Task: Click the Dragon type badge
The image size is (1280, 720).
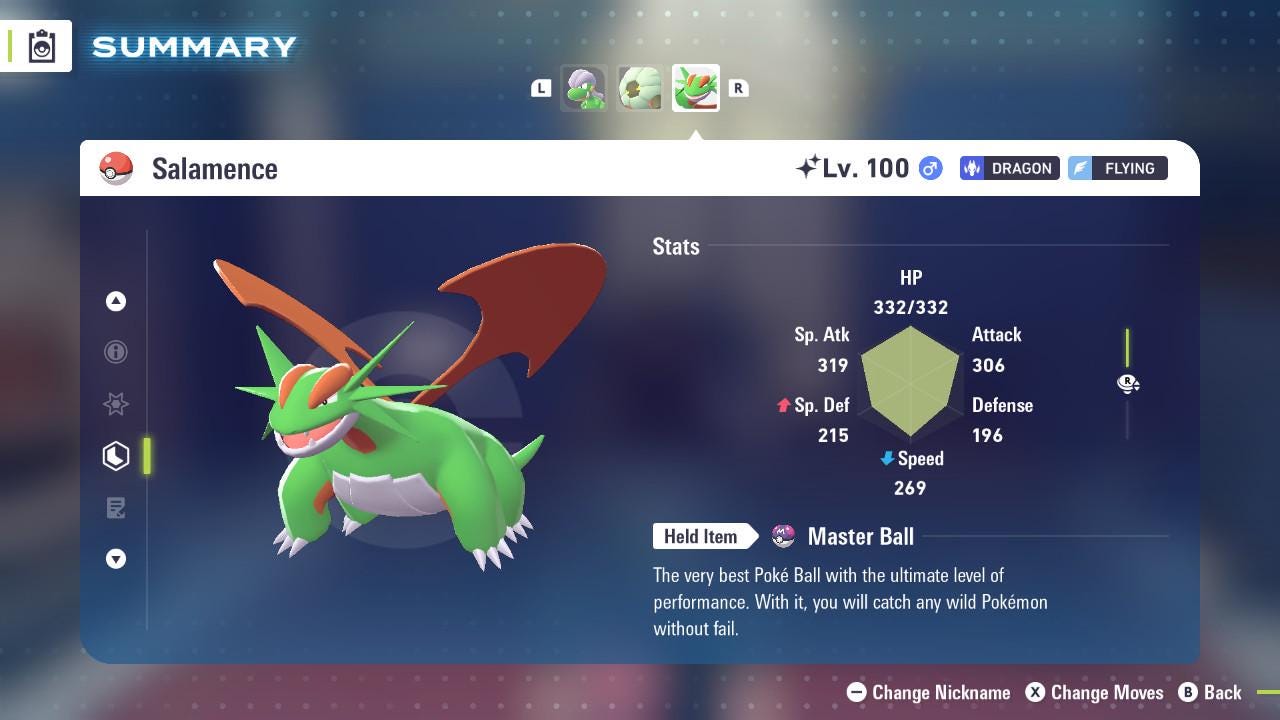Action: pos(1009,168)
